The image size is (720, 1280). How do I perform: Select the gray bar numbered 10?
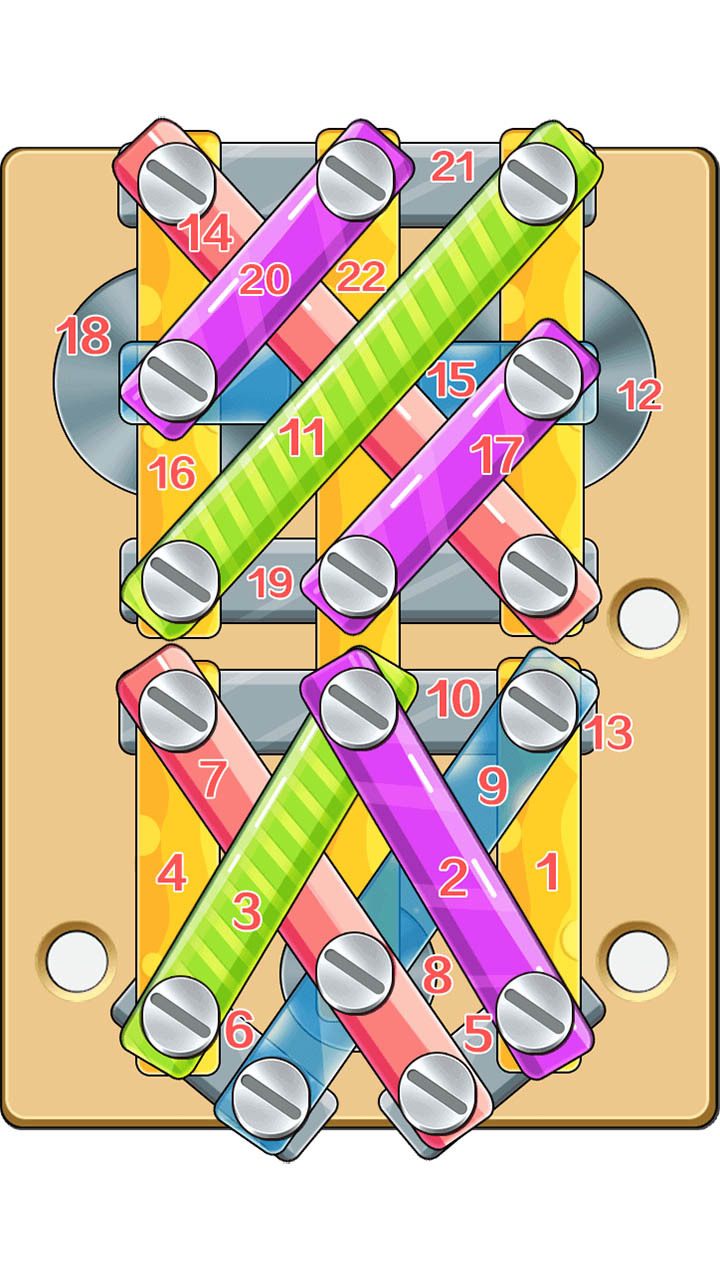pyautogui.click(x=455, y=698)
